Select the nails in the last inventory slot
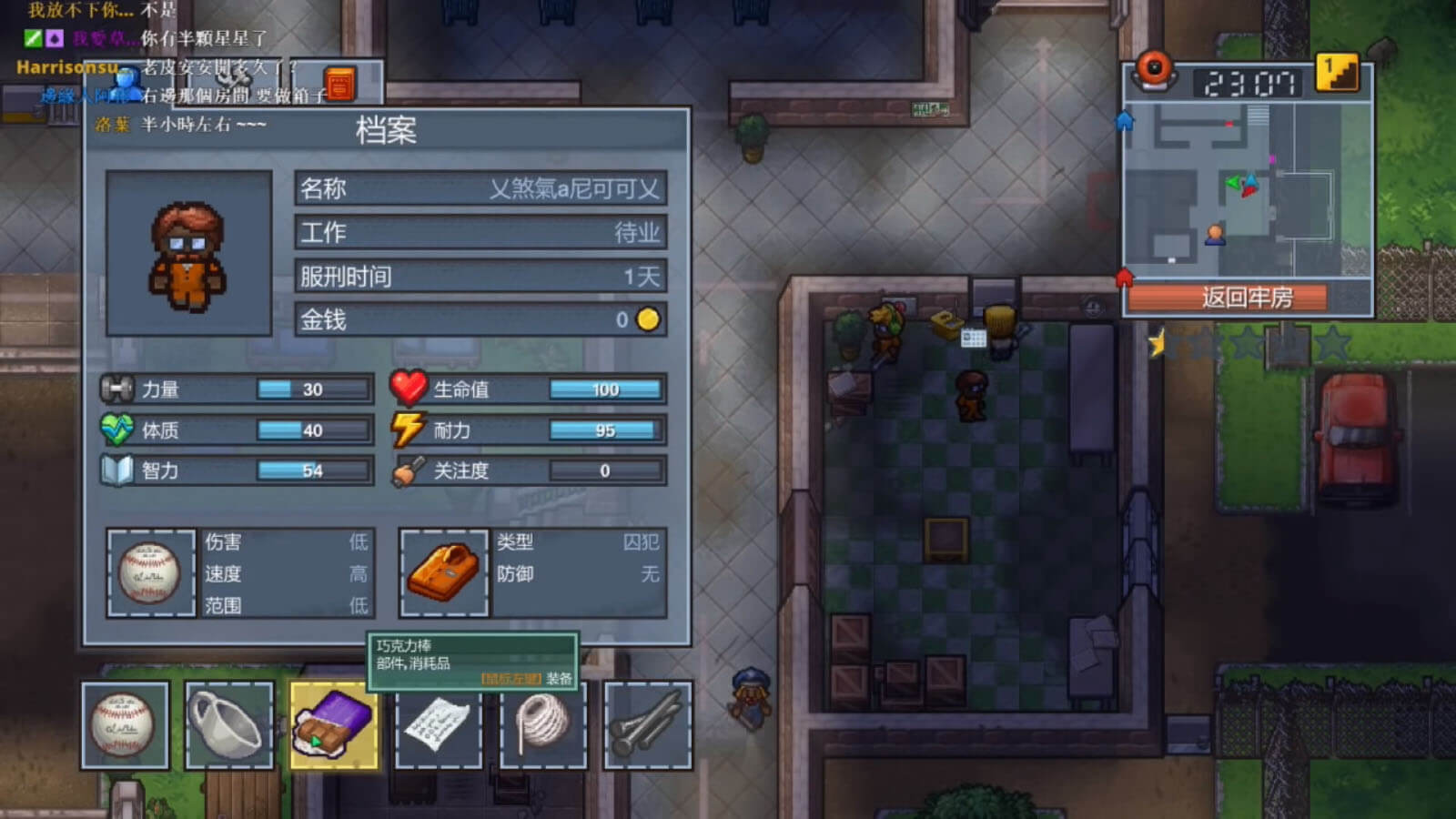 [646, 723]
